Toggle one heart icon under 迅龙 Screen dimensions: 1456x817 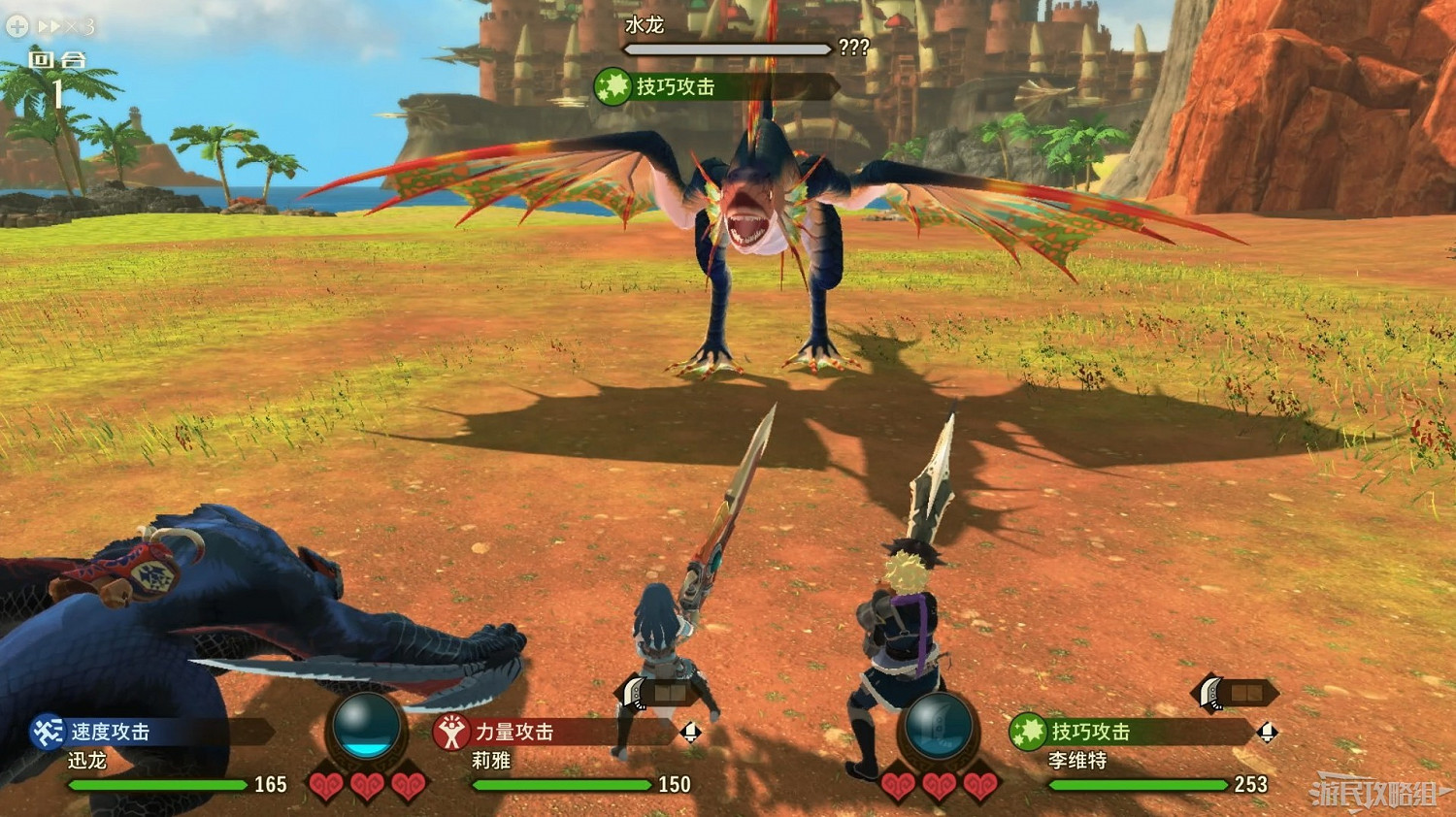pos(328,786)
